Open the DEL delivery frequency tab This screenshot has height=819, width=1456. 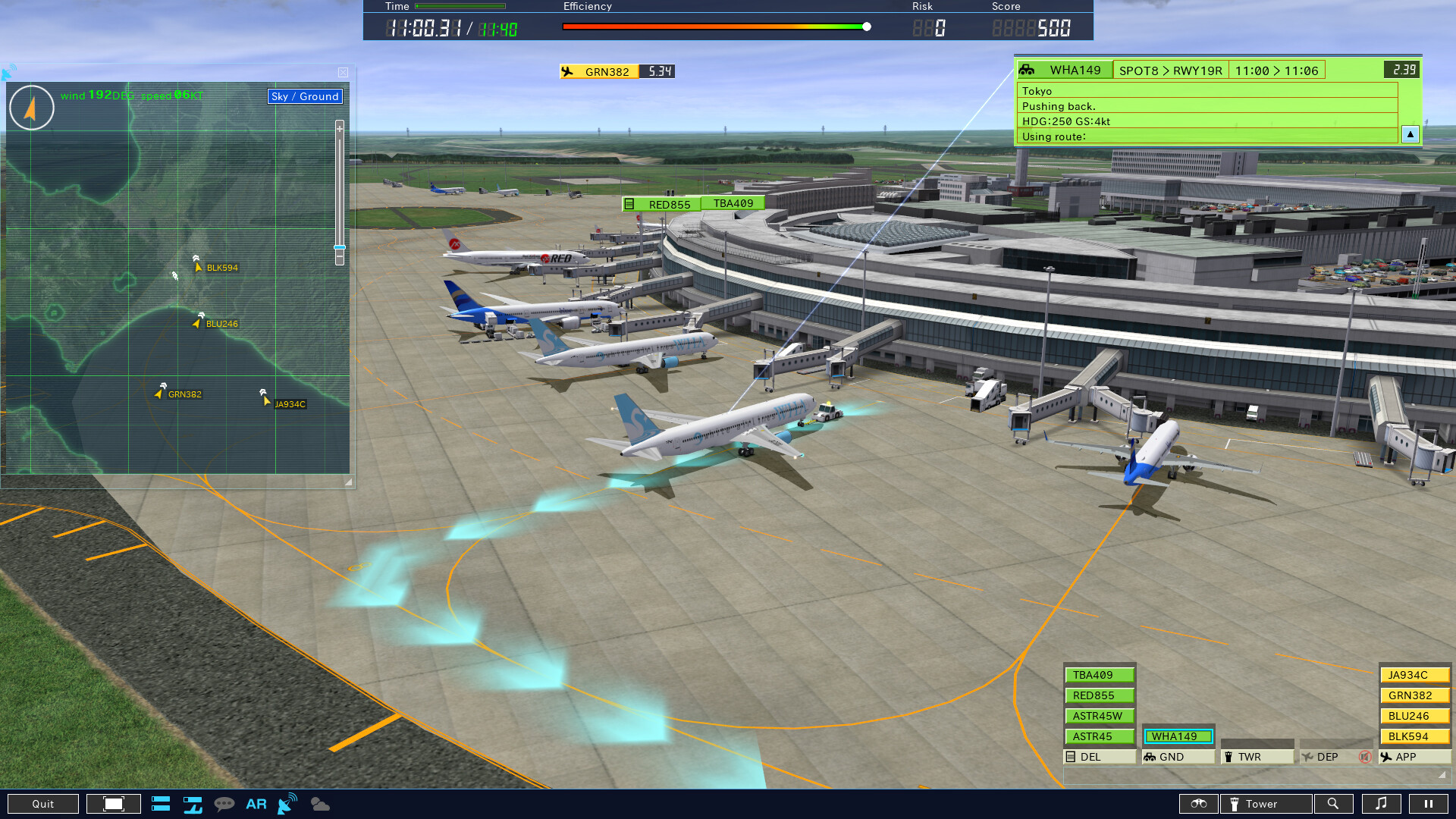(1099, 756)
